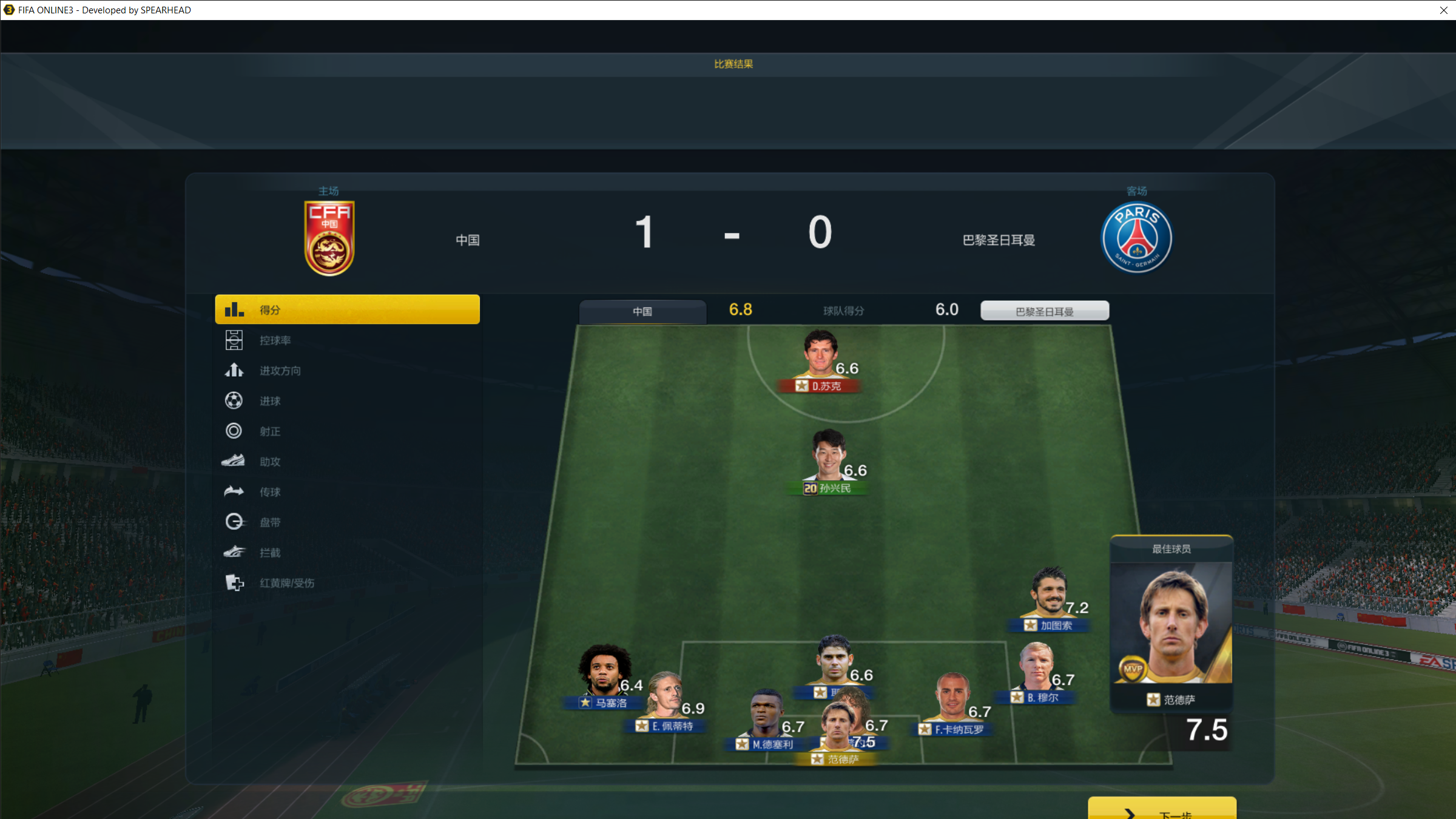This screenshot has width=1456, height=819.
Task: Switch to the 中国 team tab
Action: click(x=642, y=311)
